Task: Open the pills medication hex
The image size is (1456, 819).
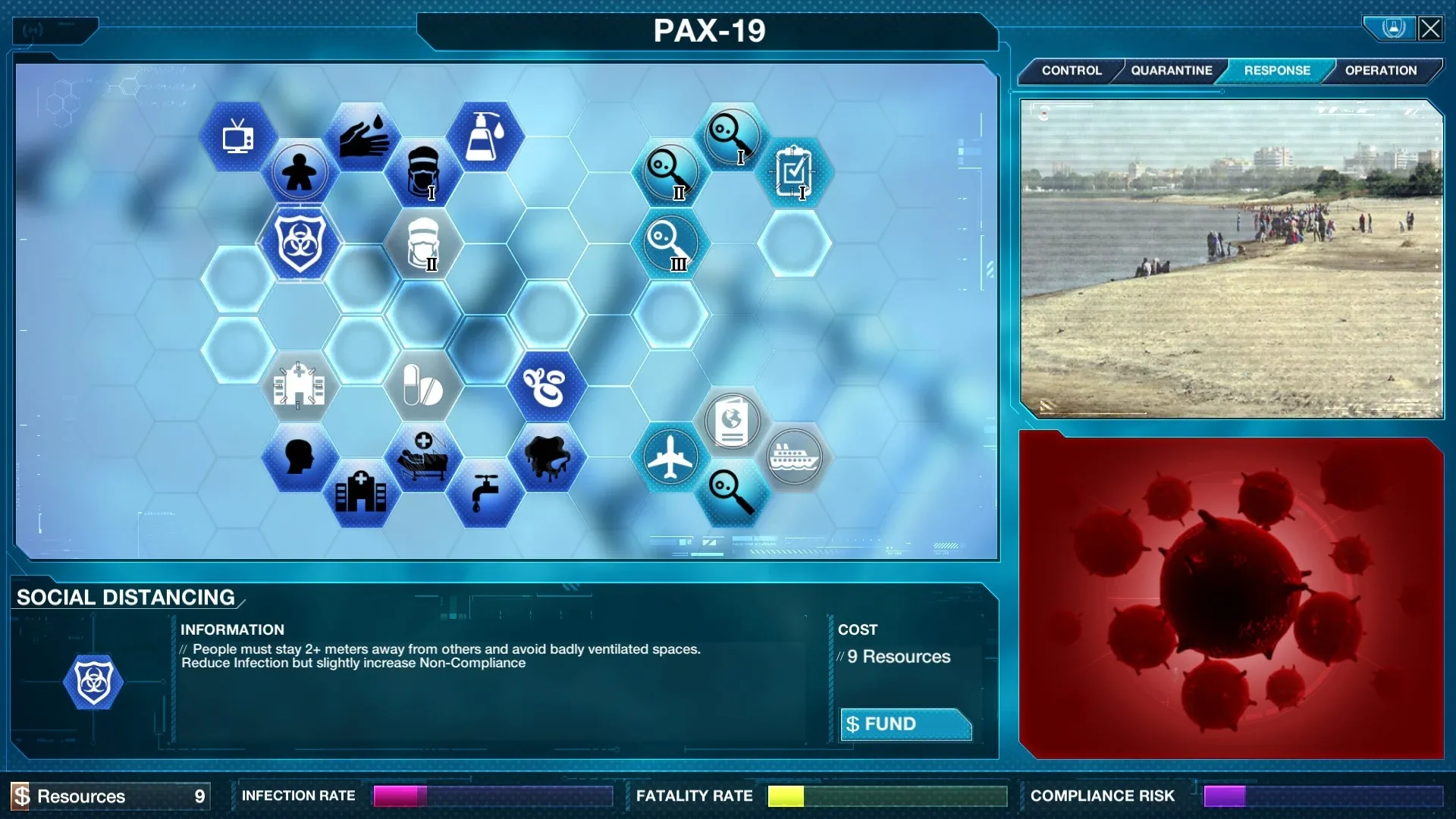Action: tap(422, 387)
